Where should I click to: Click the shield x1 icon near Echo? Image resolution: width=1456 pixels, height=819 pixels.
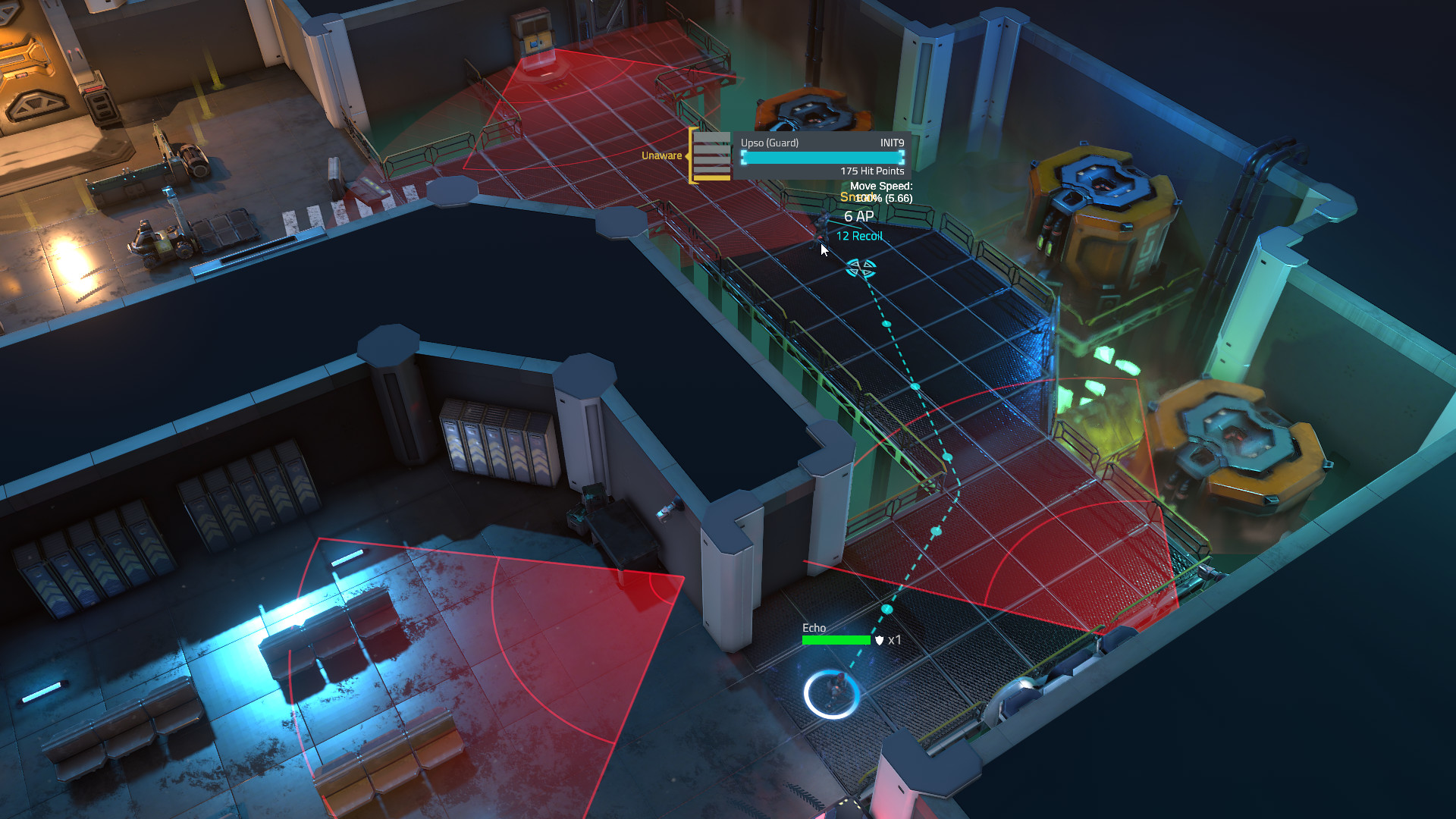pos(886,641)
